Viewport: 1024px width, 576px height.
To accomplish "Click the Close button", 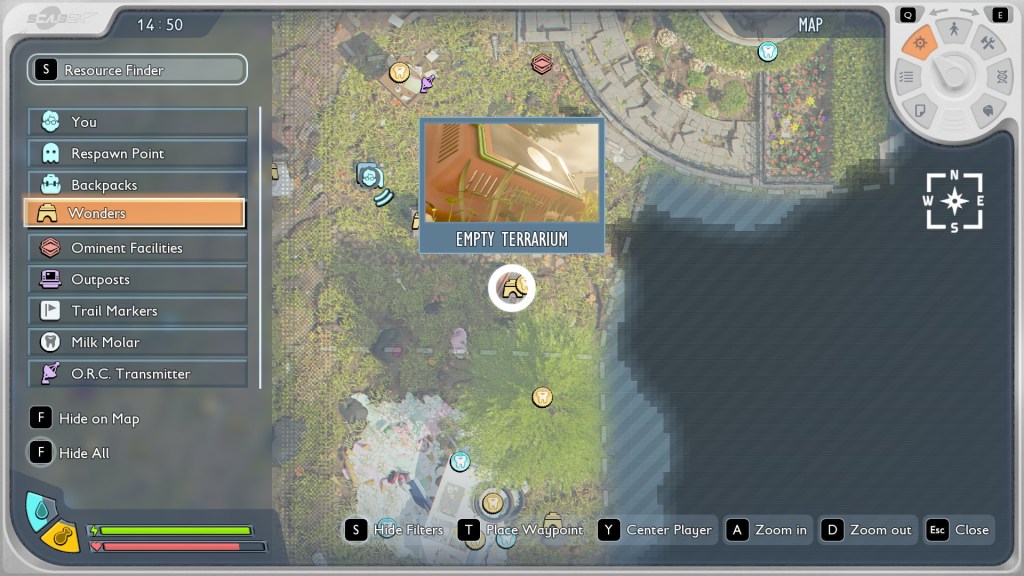I will pos(957,530).
